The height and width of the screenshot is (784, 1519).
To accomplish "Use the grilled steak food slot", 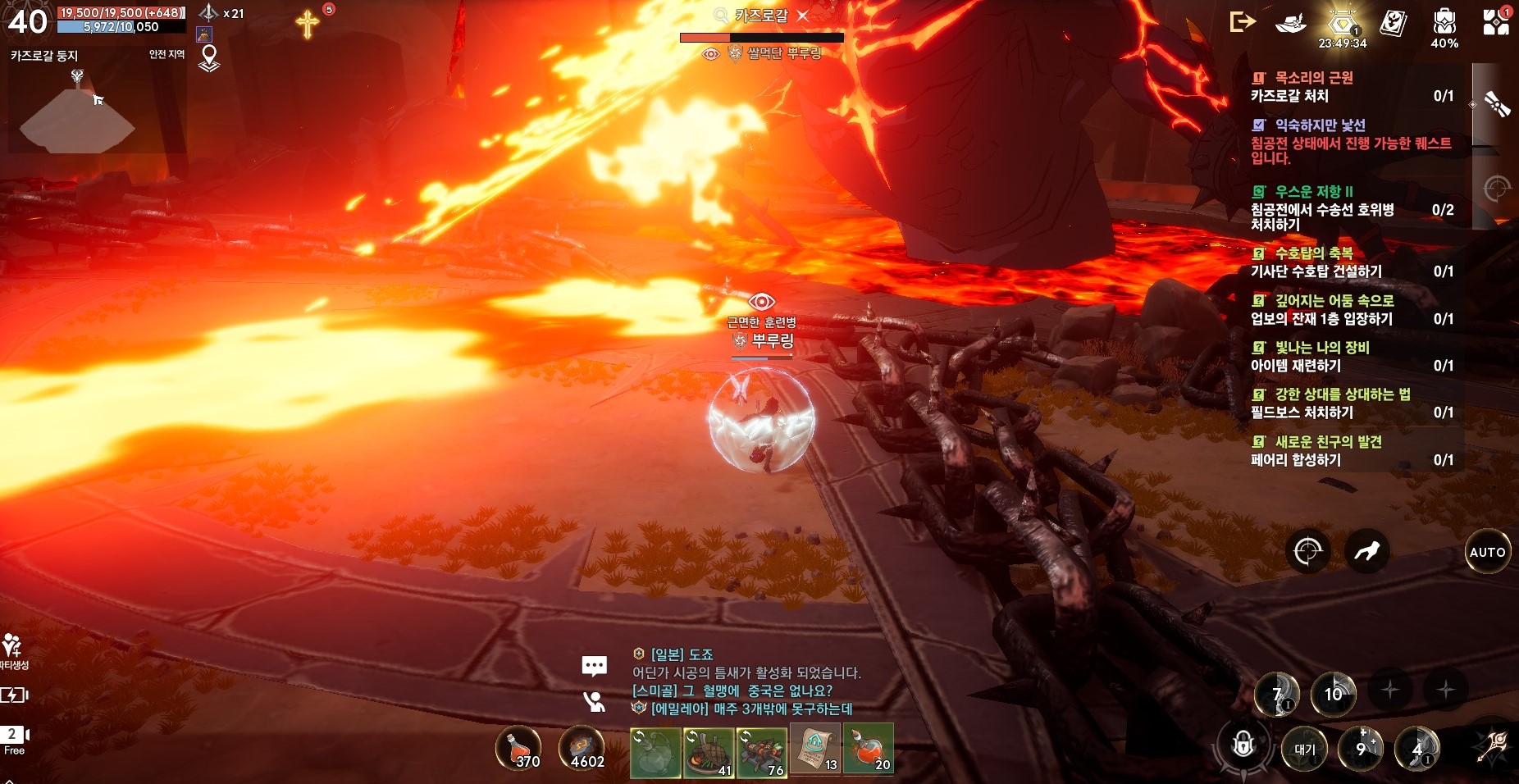I will (x=708, y=752).
